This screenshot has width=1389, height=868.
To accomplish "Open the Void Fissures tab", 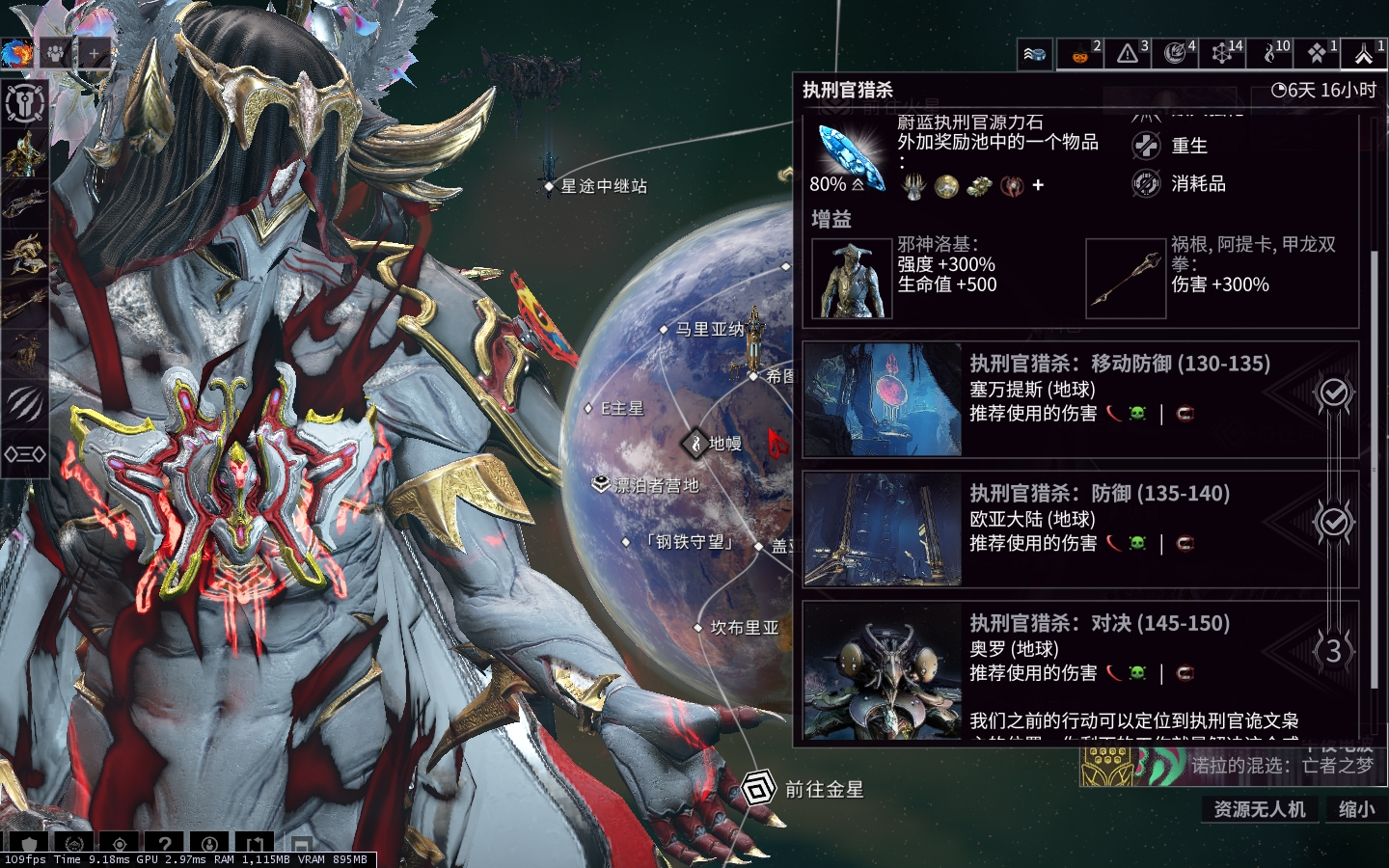I will tap(1175, 54).
